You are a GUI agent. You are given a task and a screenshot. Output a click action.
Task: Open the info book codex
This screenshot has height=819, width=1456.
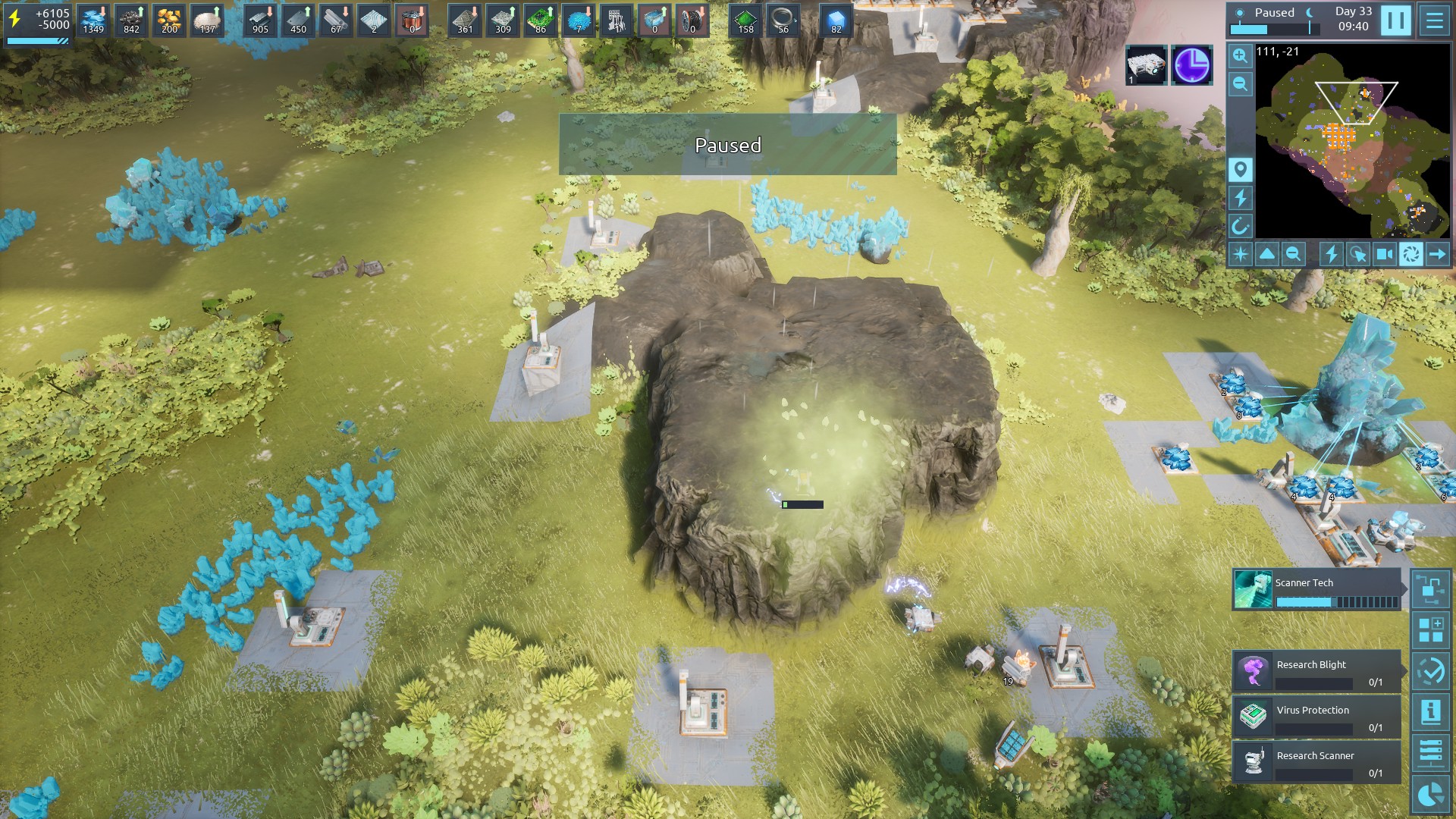click(x=1431, y=712)
